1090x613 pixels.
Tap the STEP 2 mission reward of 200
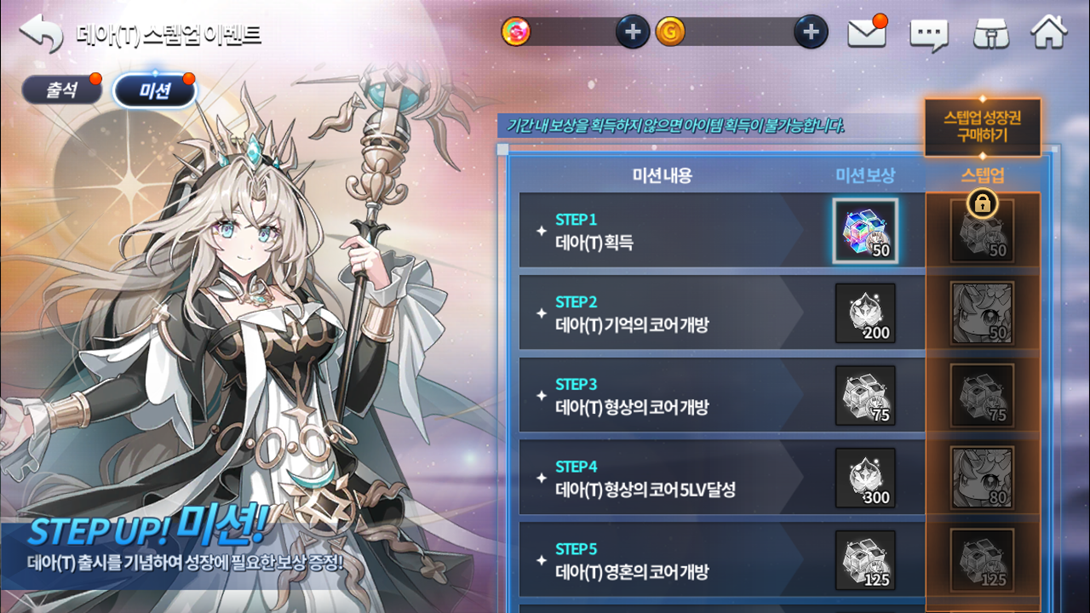(x=865, y=313)
